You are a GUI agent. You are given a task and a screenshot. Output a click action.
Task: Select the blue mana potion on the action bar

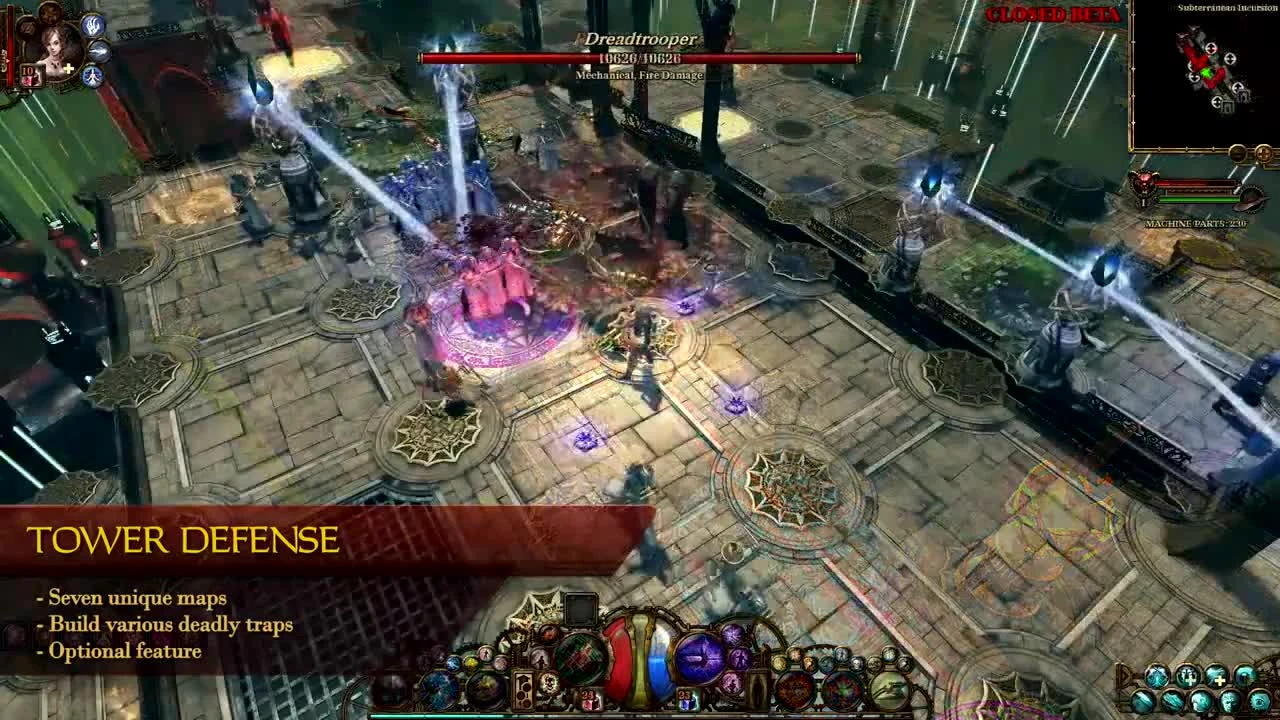pos(657,662)
